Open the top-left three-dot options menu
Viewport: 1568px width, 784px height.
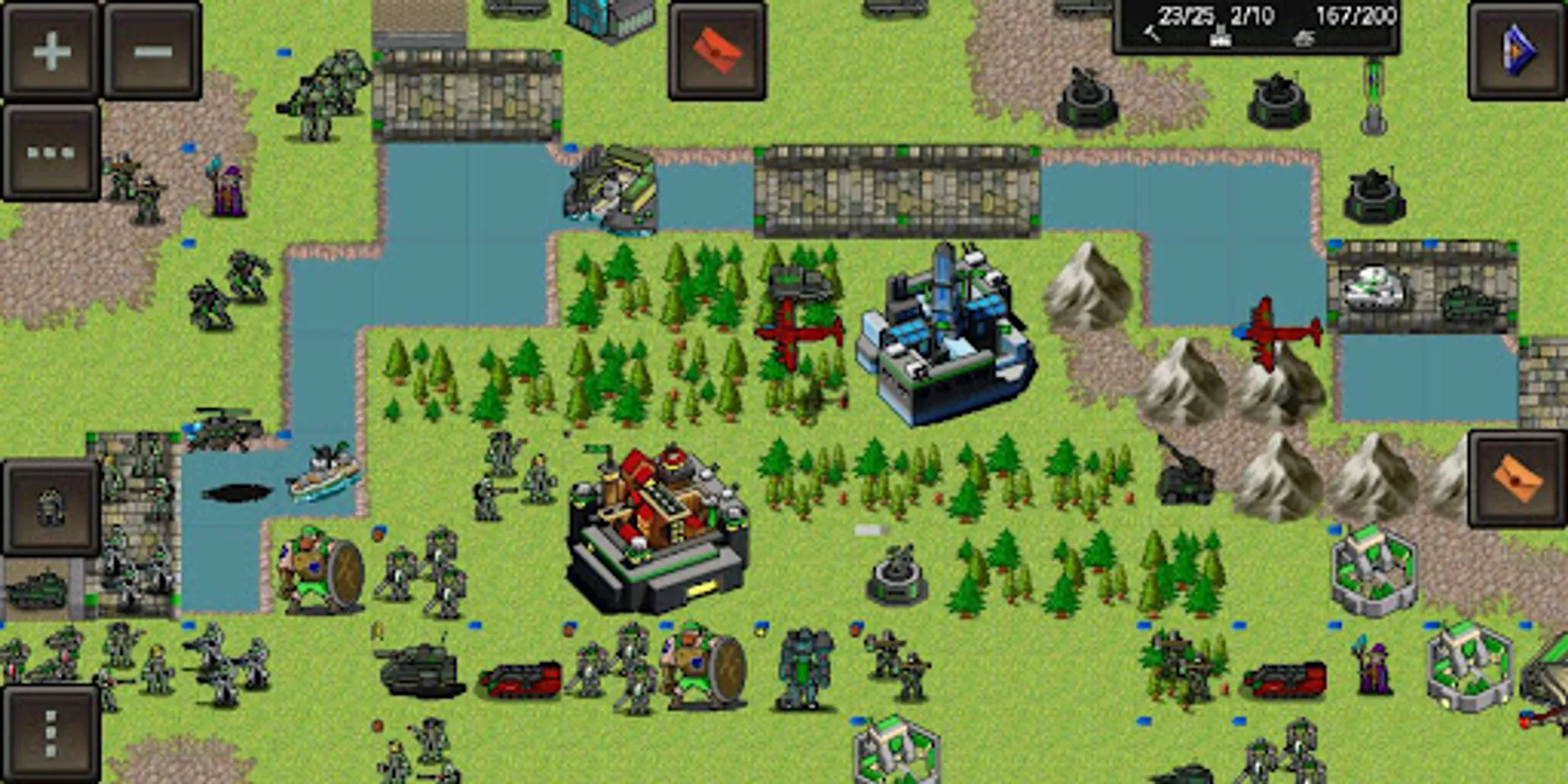(x=48, y=148)
